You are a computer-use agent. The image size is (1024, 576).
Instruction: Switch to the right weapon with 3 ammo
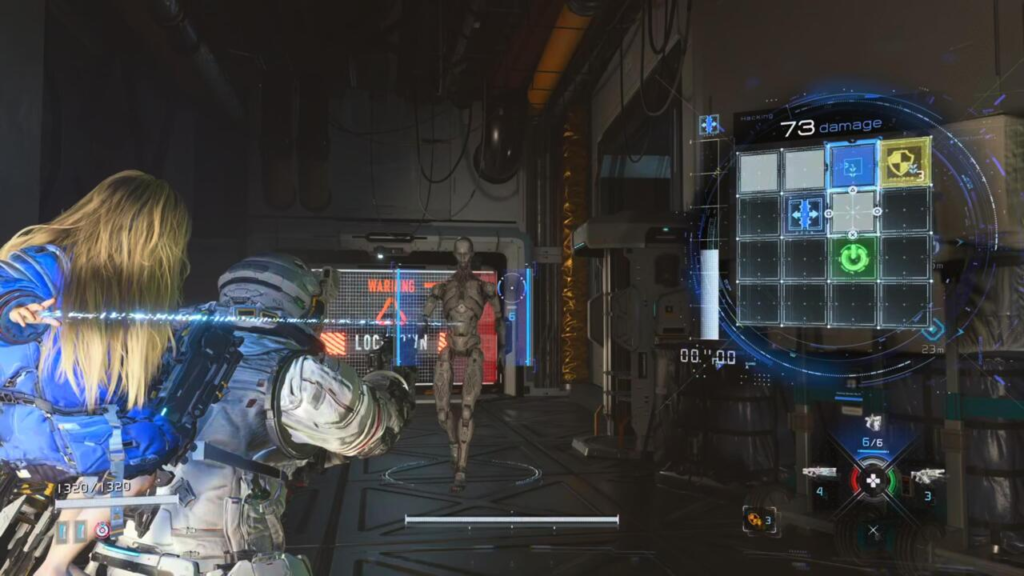click(927, 475)
